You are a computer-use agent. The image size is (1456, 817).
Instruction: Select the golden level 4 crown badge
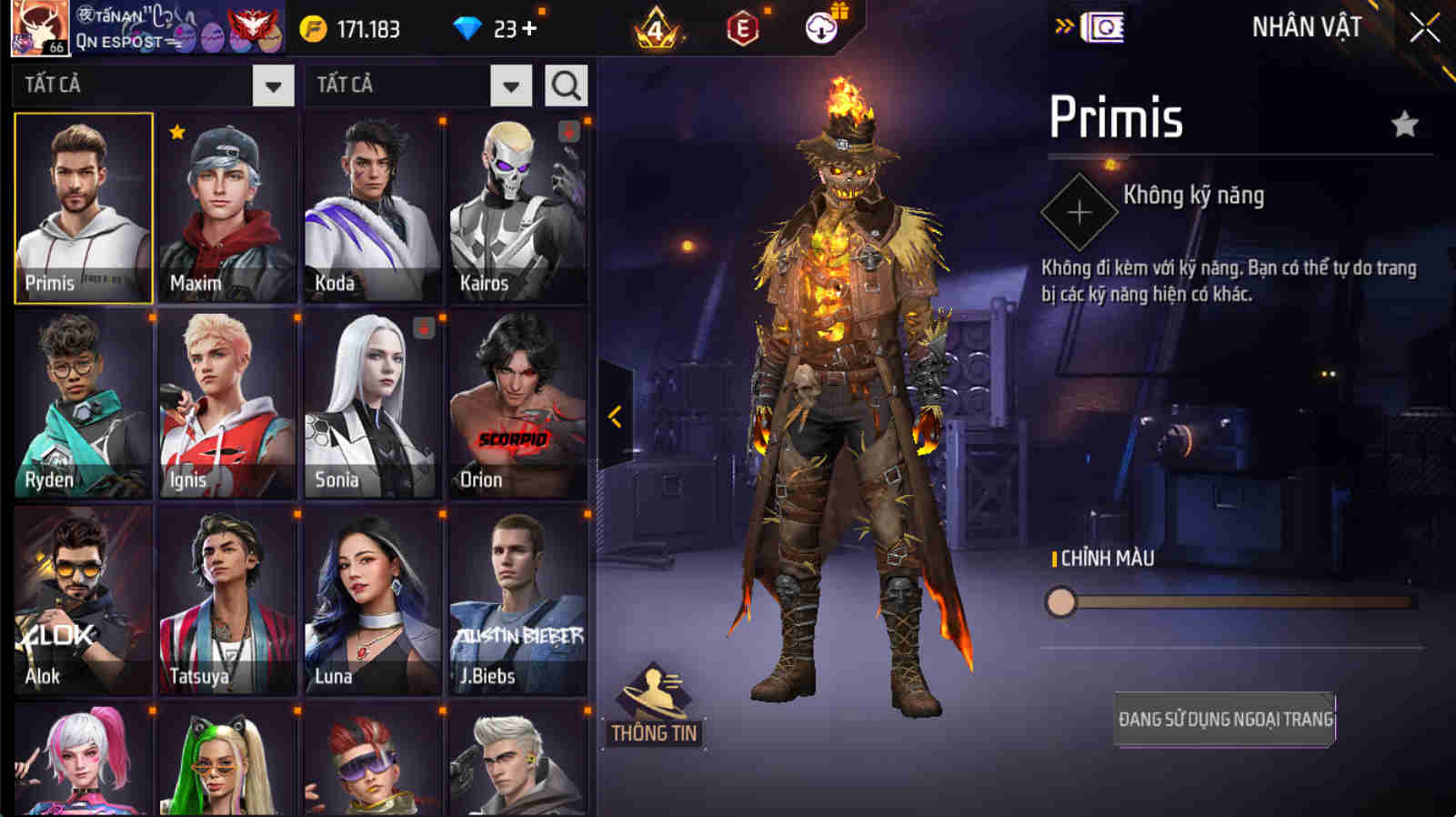[657, 30]
